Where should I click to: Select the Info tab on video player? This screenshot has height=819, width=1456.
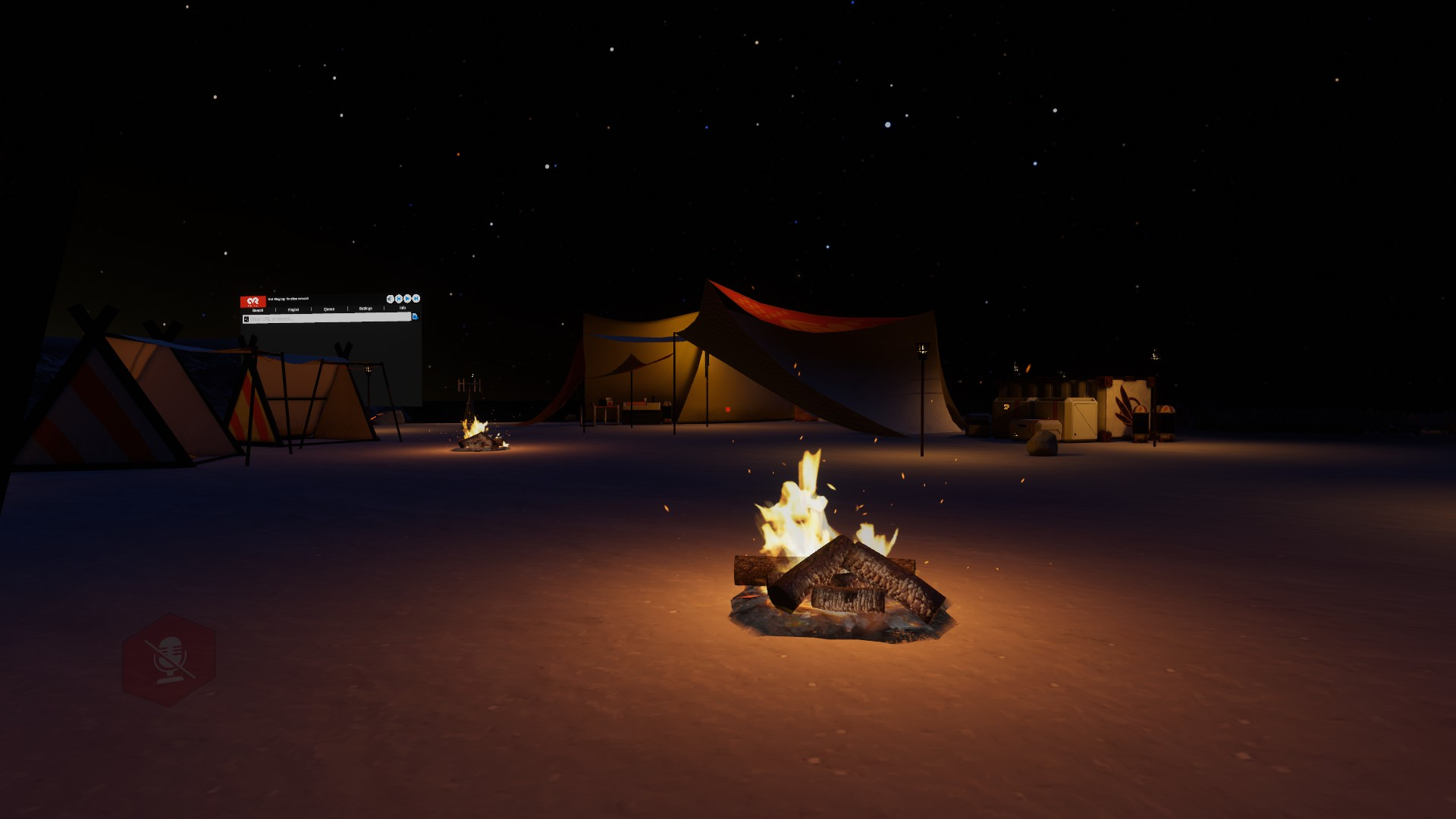click(x=402, y=308)
